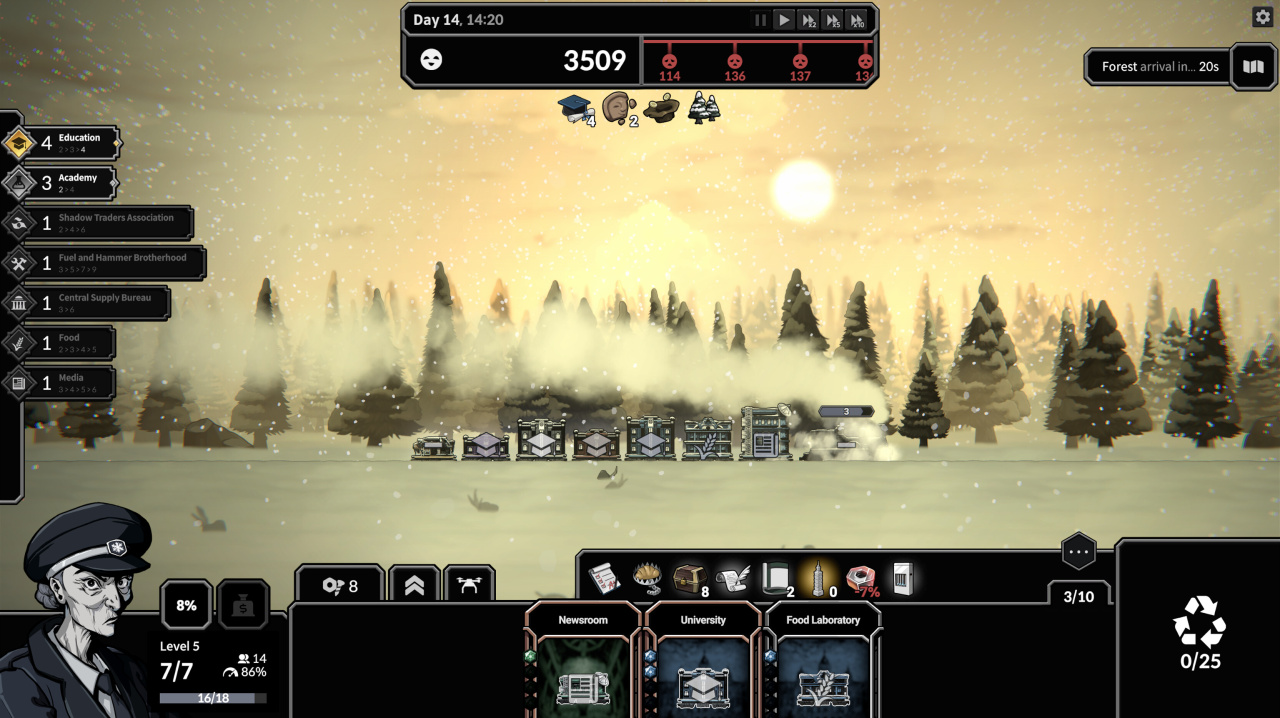Select the Shadow Traders Association entry
The width and height of the screenshot is (1280, 718).
pyautogui.click(x=98, y=223)
